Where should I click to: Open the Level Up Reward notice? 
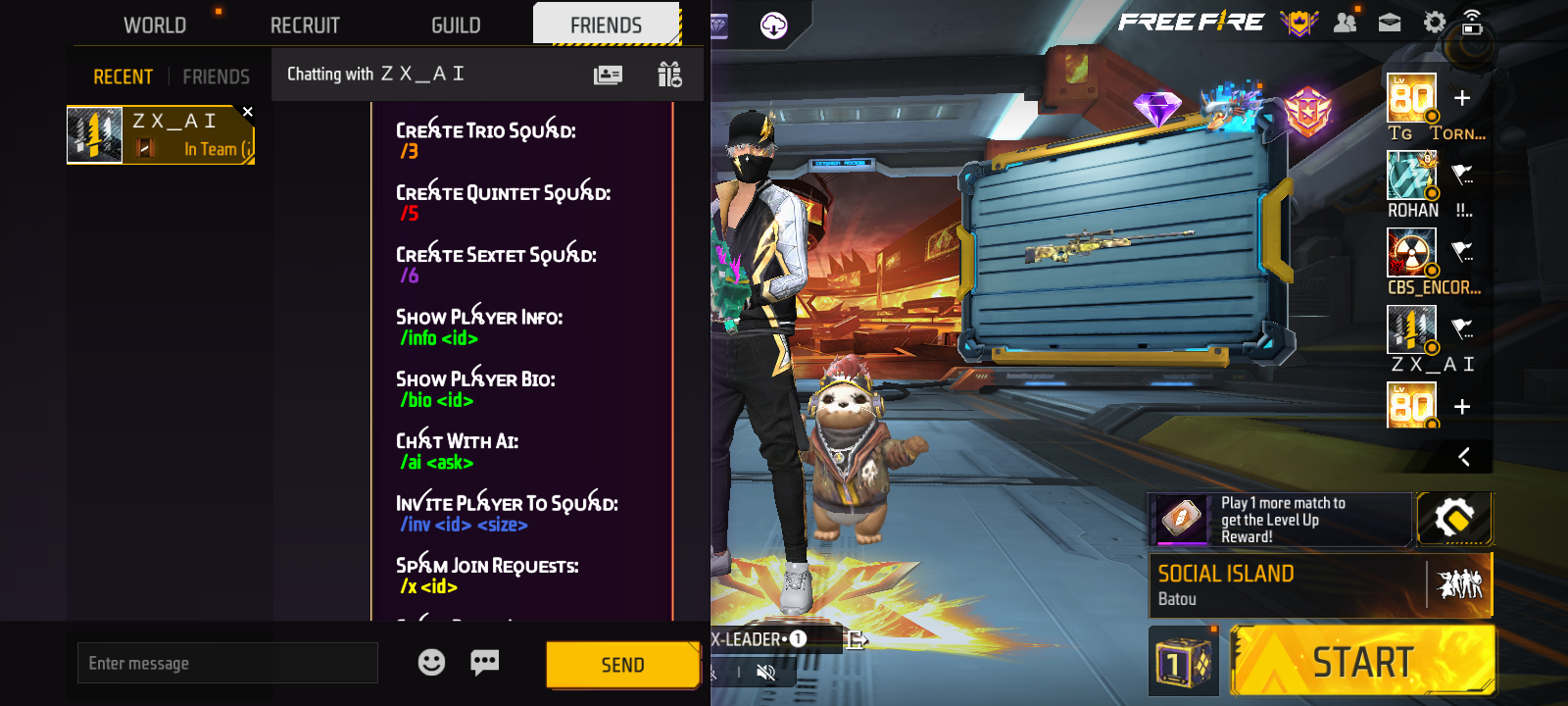(x=1280, y=520)
